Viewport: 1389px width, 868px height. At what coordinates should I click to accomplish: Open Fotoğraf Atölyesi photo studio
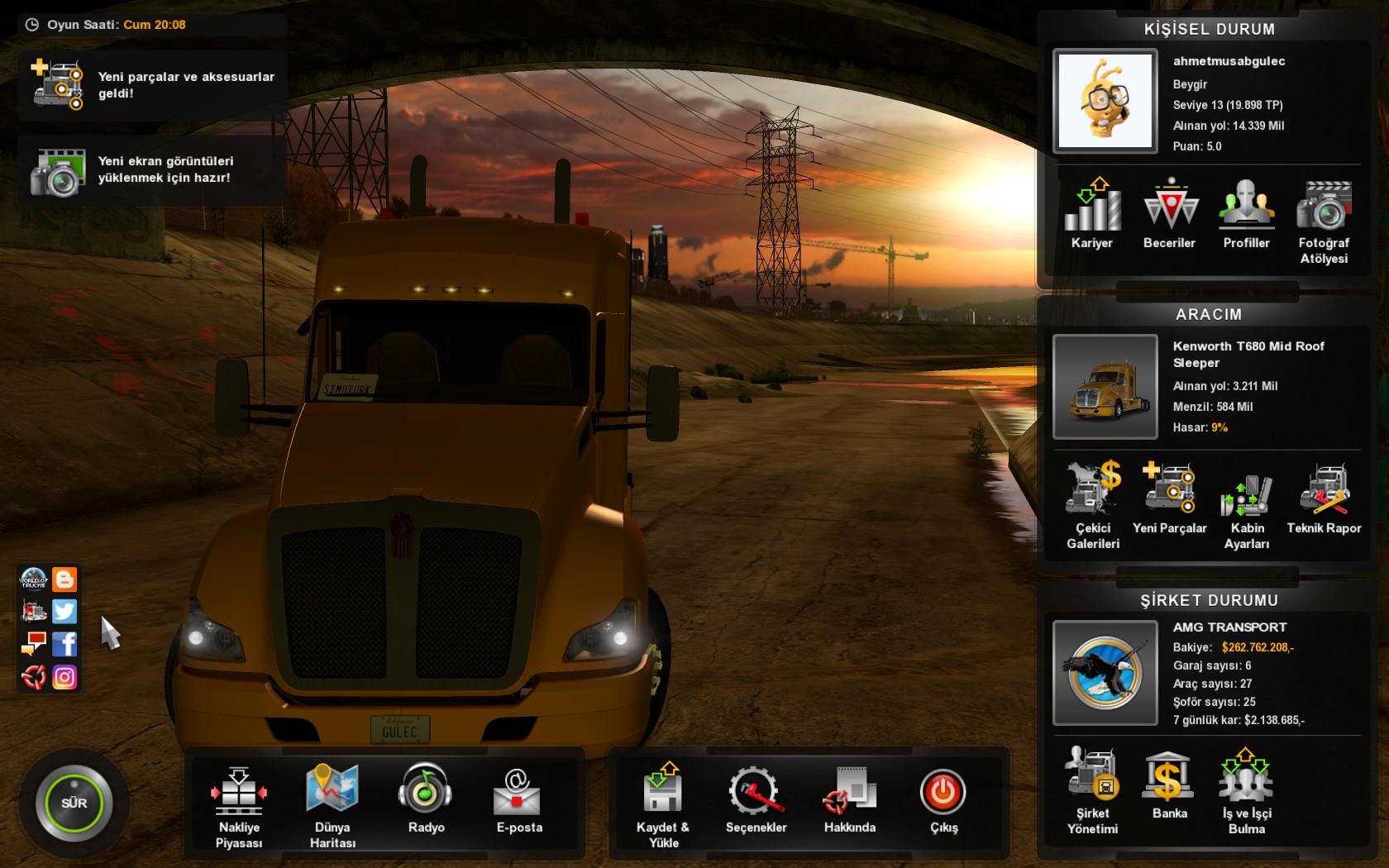tap(1324, 220)
